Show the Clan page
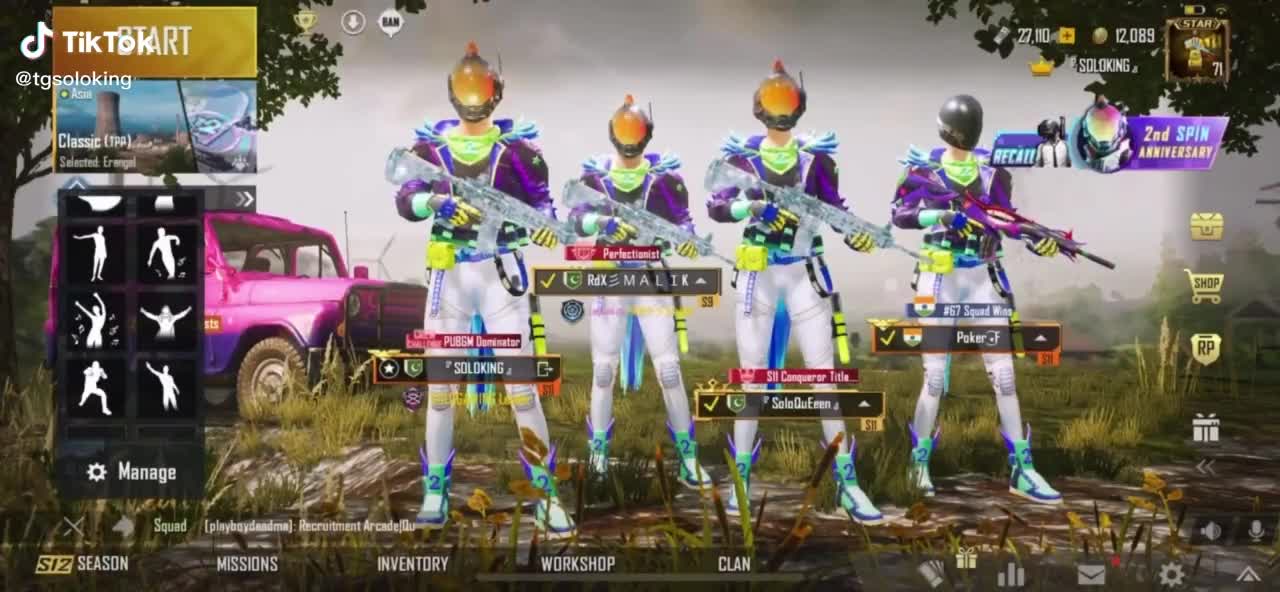Viewport: 1280px width, 592px height. [x=734, y=564]
